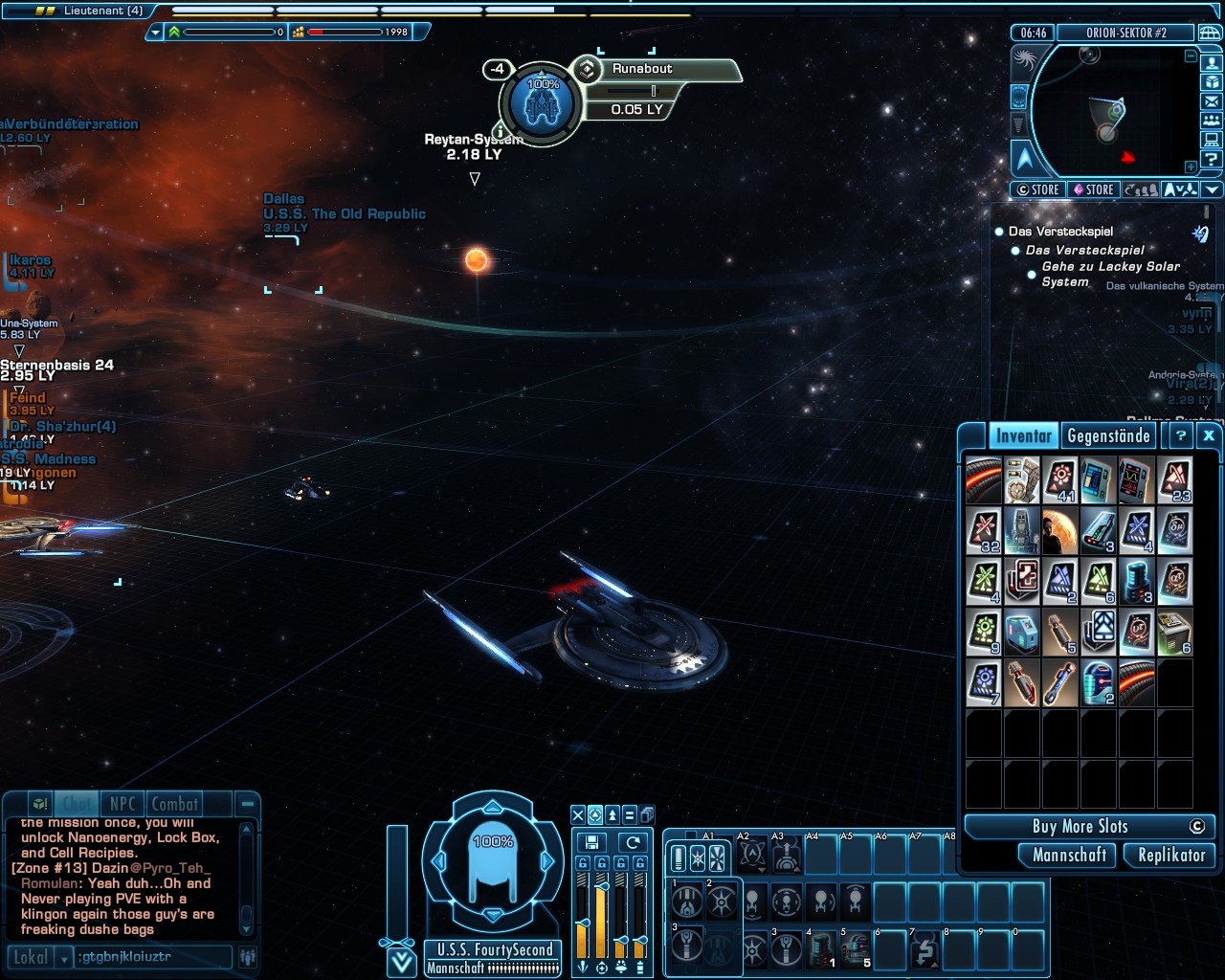
Task: Open the C-Store button
Action: [x=1037, y=189]
